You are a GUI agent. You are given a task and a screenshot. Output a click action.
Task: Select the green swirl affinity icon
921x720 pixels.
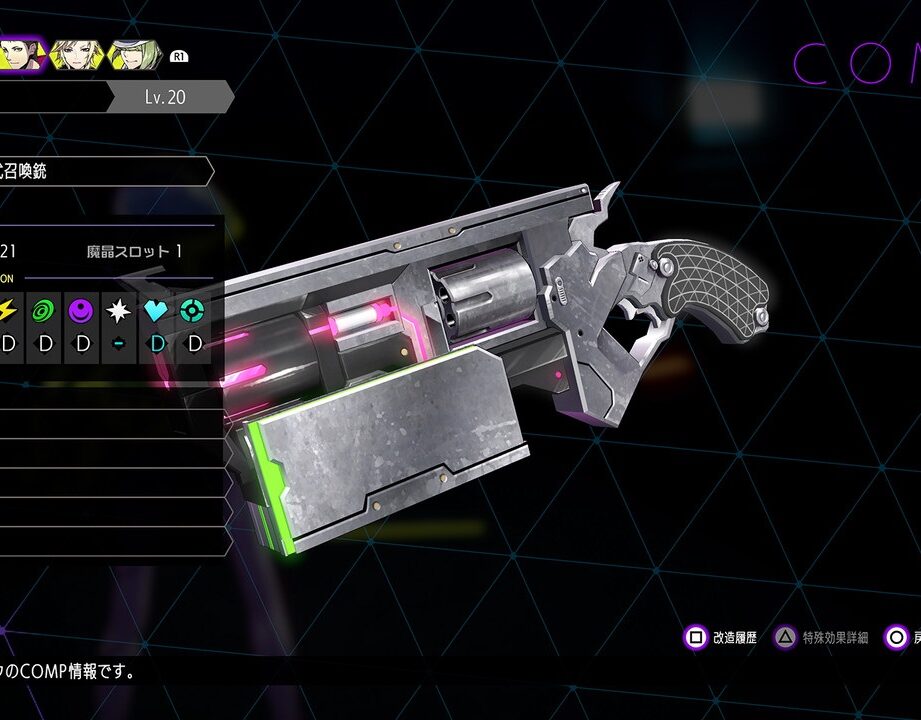pyautogui.click(x=45, y=311)
